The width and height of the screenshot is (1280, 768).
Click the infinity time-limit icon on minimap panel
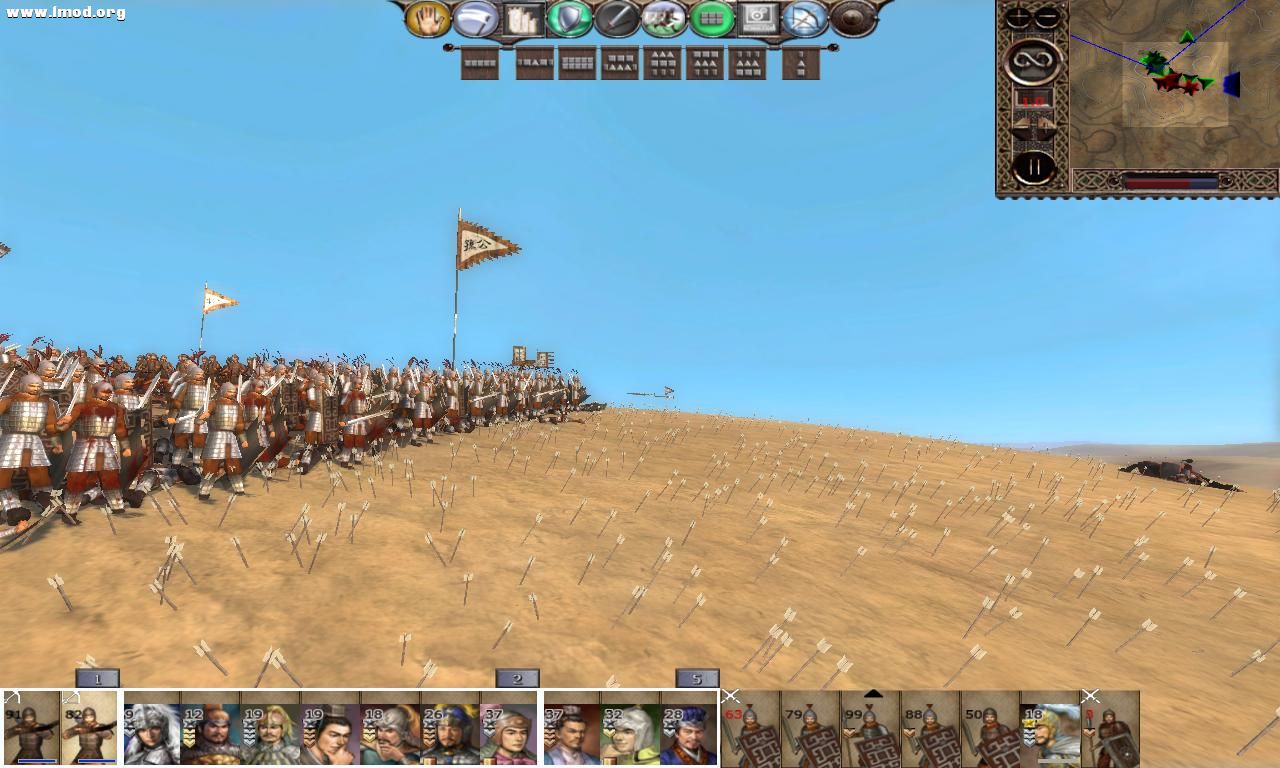tap(1032, 62)
